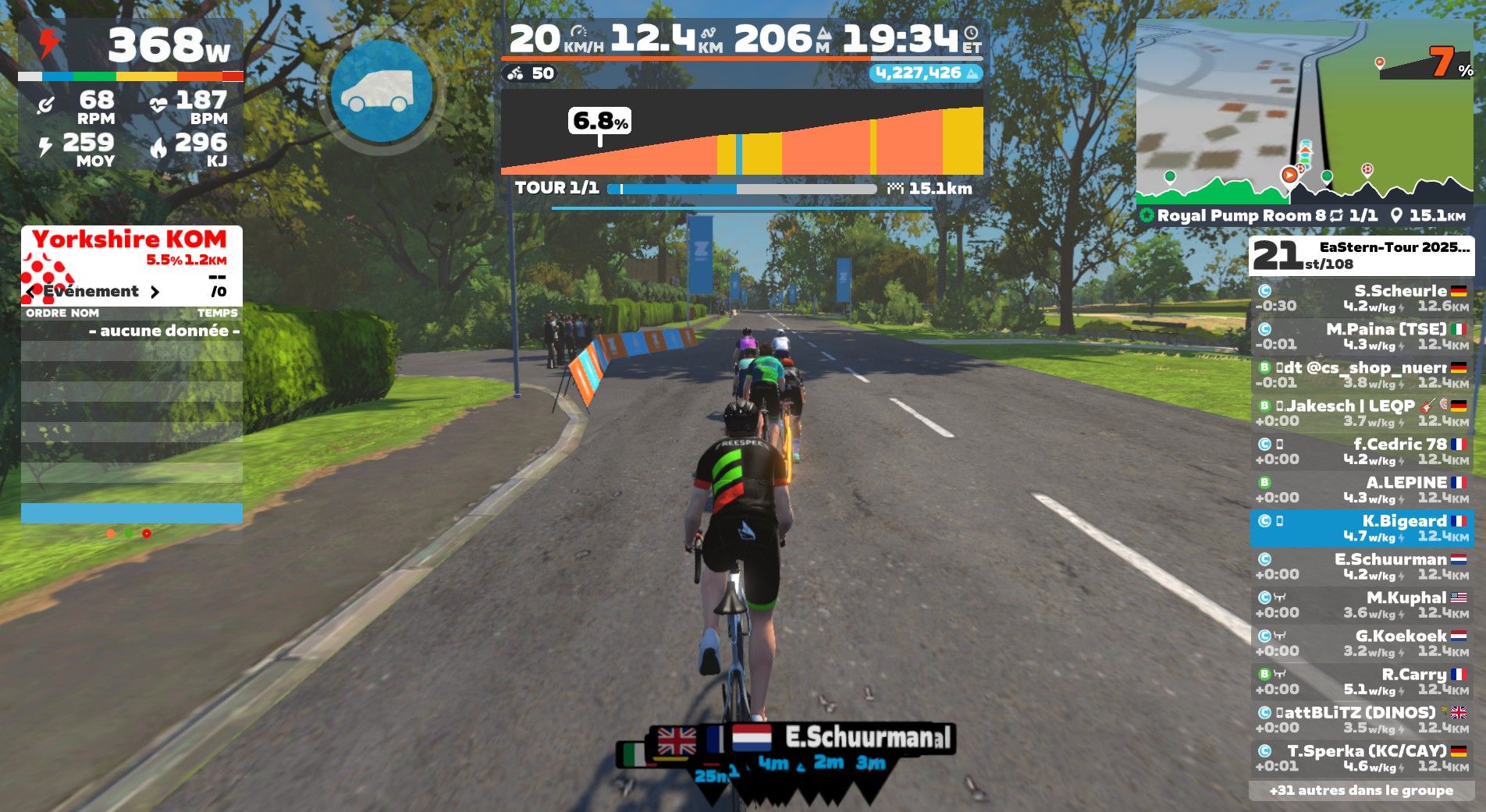Select rider S.Scheurle in the list
This screenshot has height=812, width=1486.
point(1361,298)
